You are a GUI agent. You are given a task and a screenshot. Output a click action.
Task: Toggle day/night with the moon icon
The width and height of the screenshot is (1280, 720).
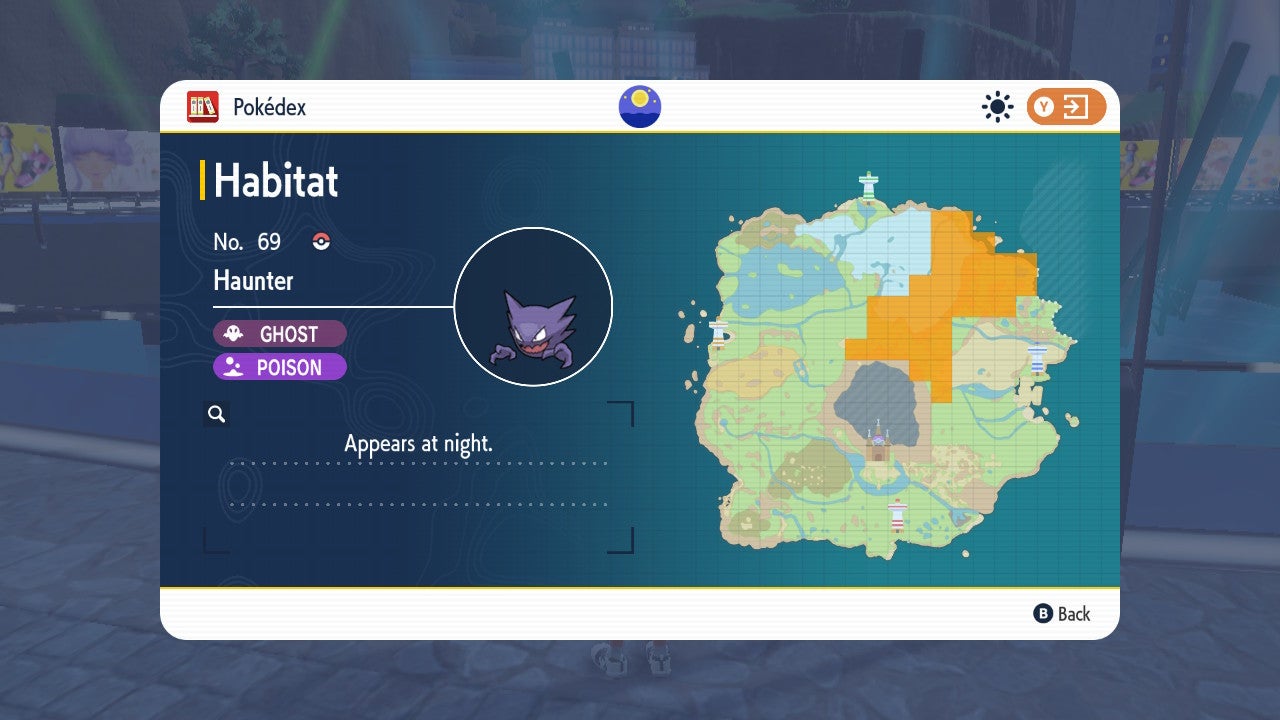coord(639,105)
